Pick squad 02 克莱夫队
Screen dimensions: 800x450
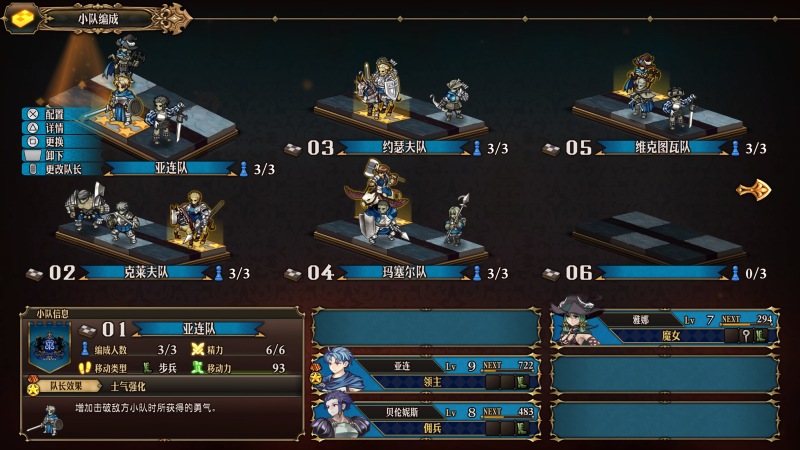148,272
